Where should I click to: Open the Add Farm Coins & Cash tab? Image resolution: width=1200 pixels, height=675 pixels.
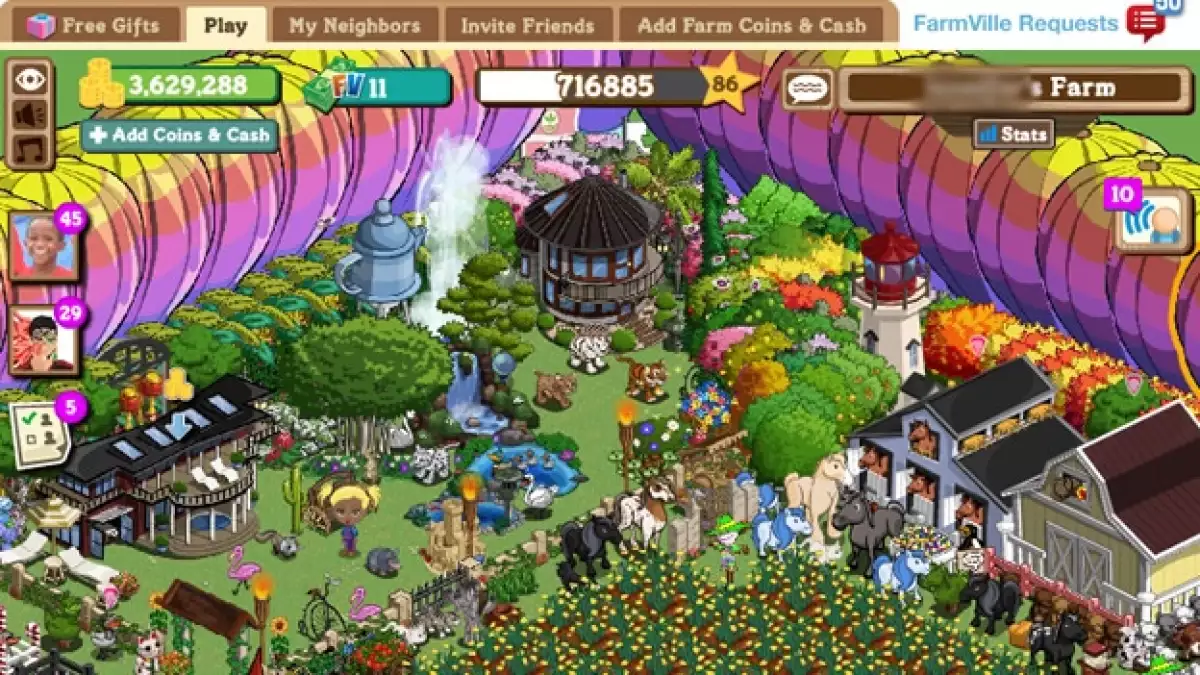tap(751, 25)
